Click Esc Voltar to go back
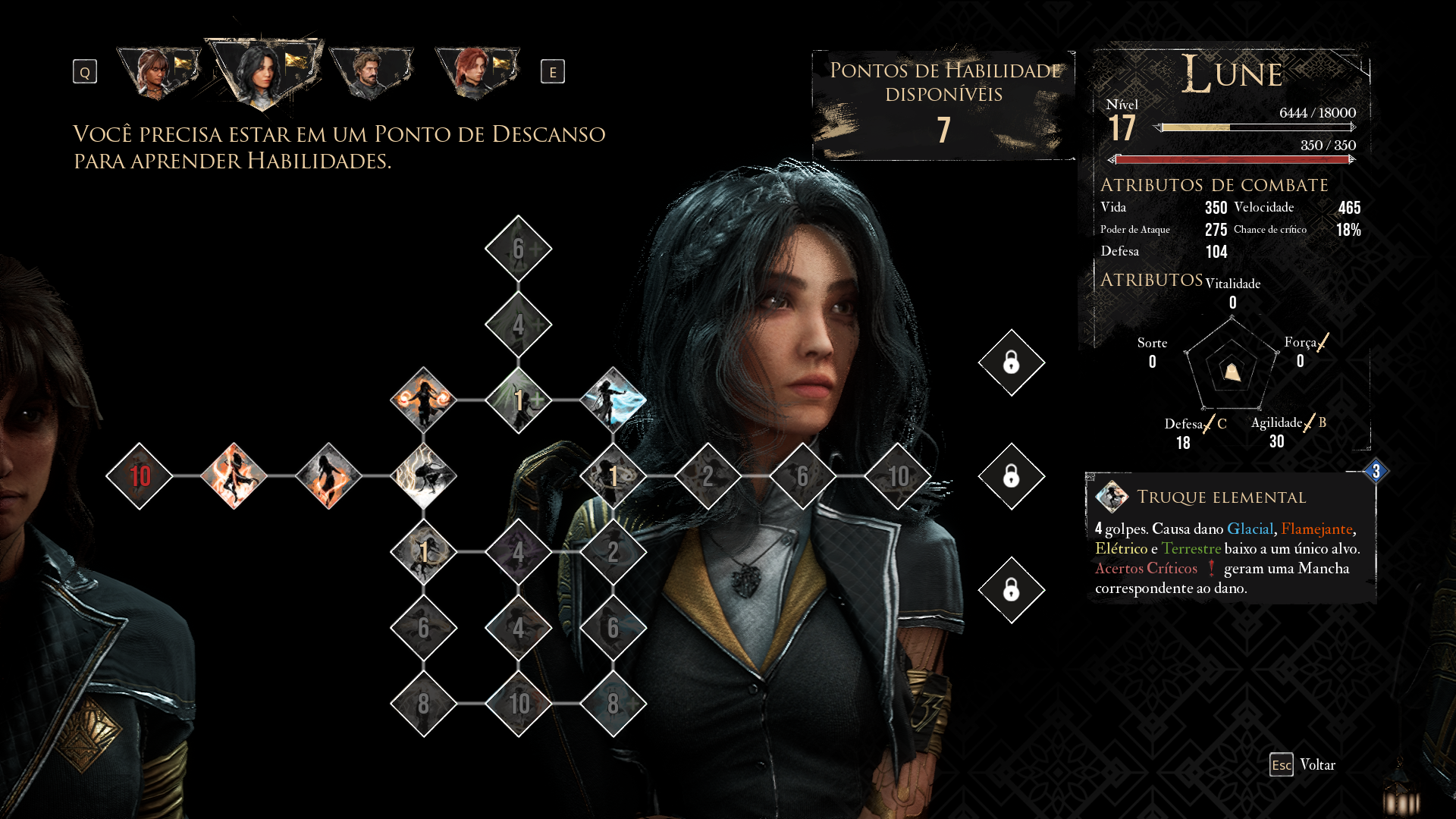This screenshot has width=1456, height=819. (x=1304, y=766)
